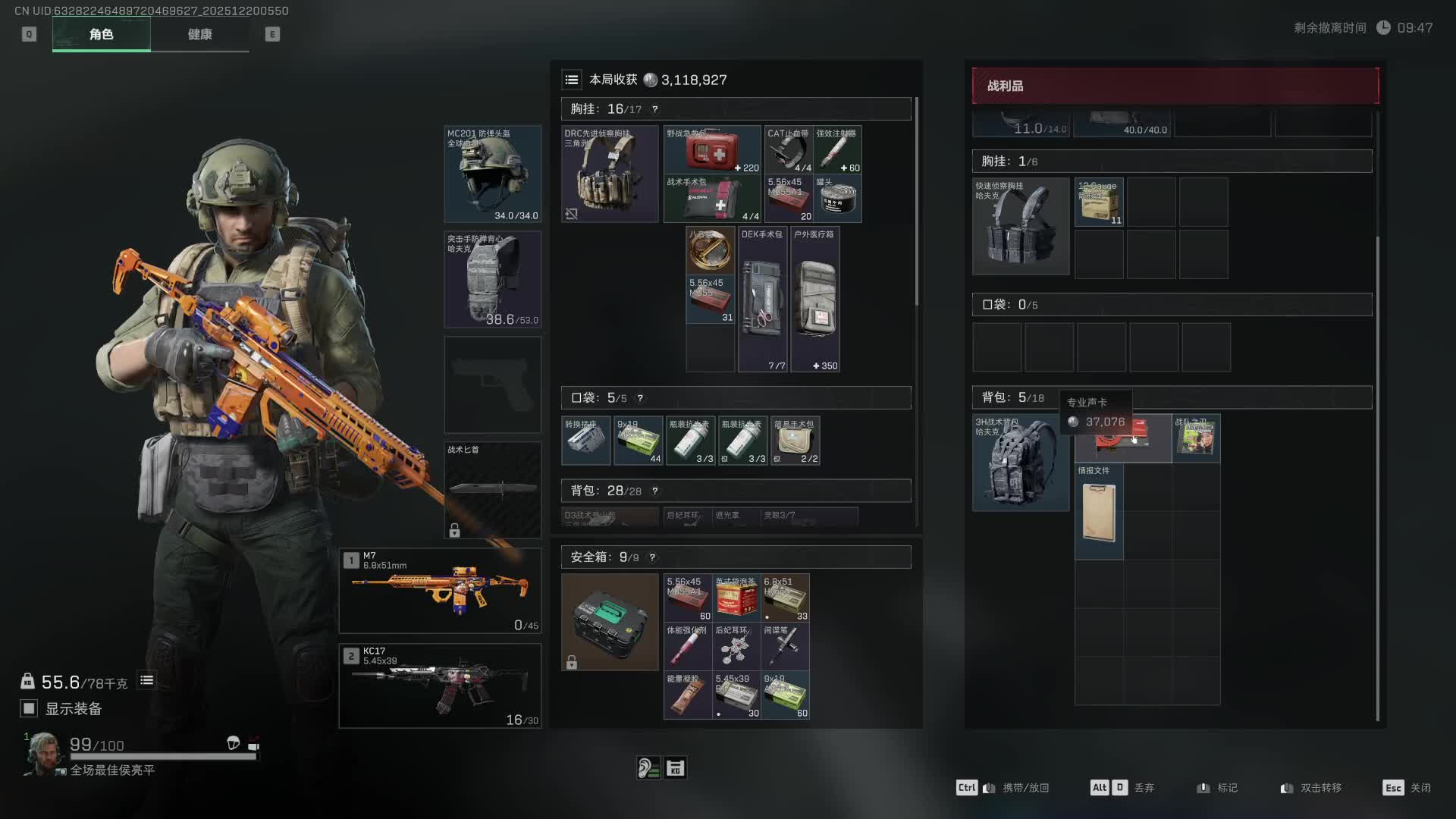
Task: Click the 转换插座 item in pockets
Action: [x=585, y=441]
